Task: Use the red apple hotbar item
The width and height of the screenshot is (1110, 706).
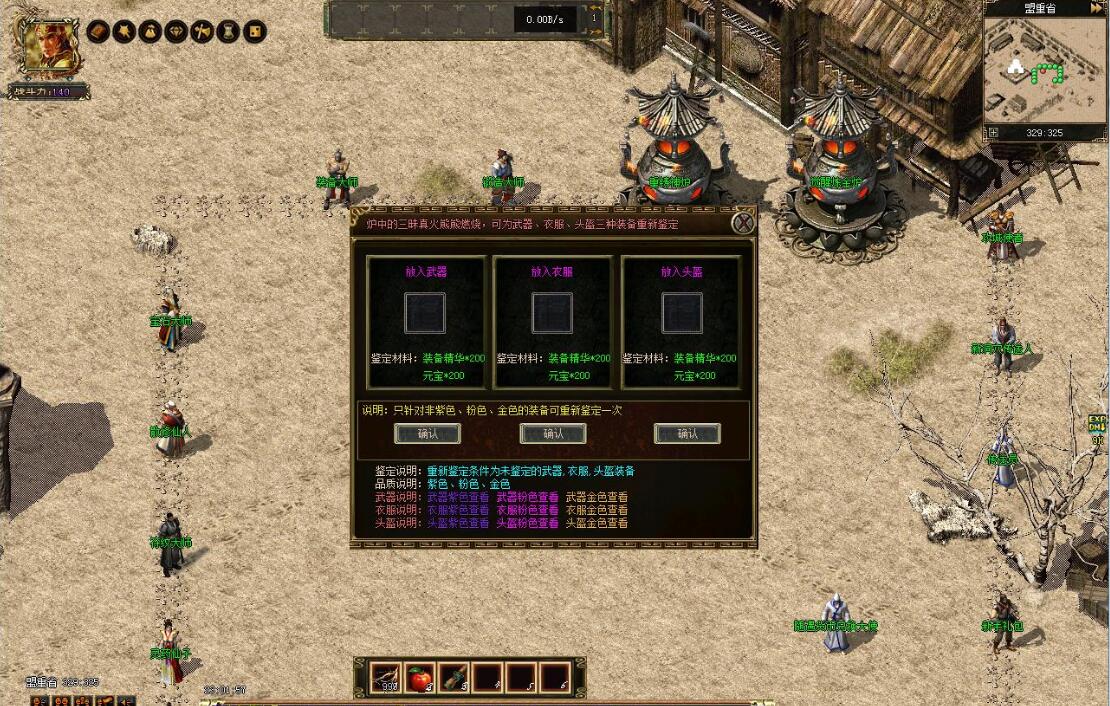Action: tap(421, 677)
